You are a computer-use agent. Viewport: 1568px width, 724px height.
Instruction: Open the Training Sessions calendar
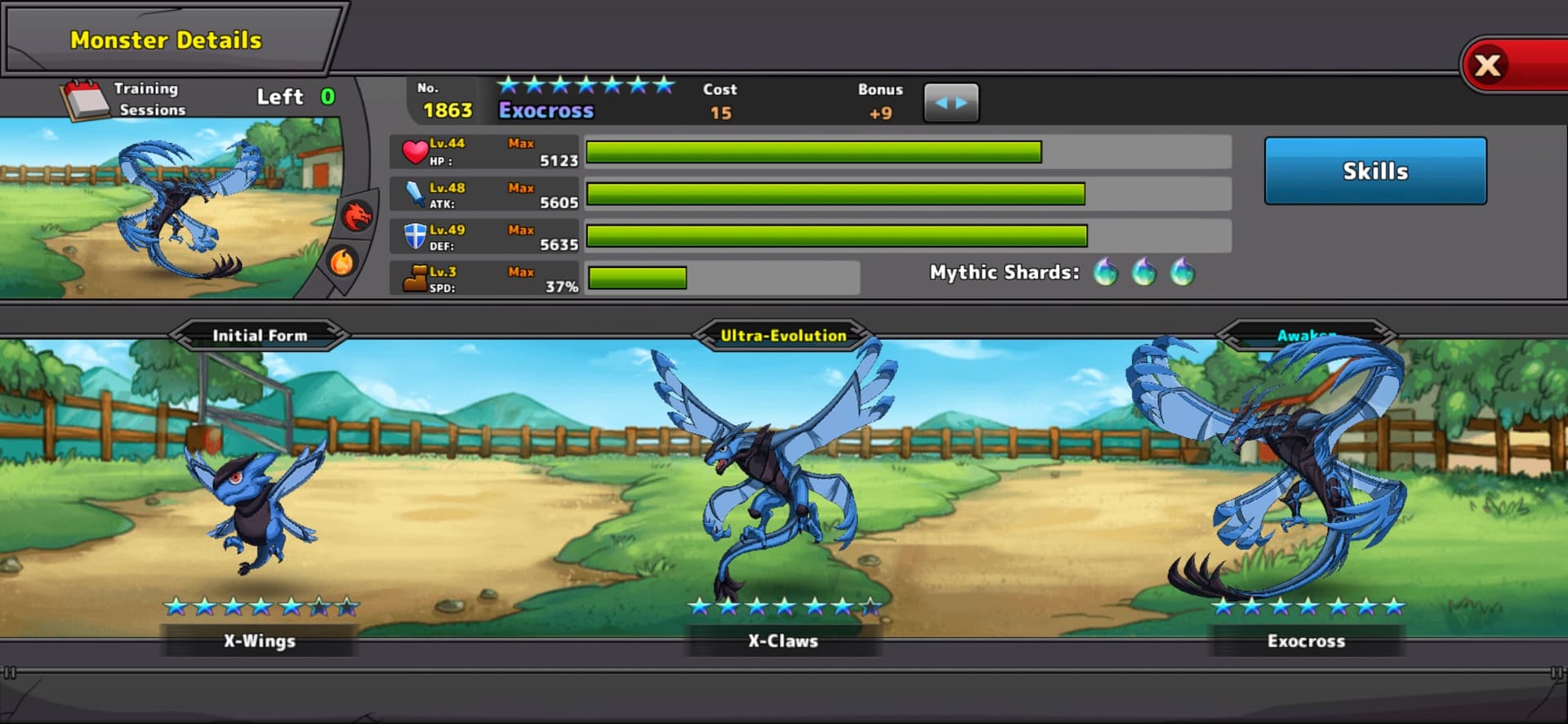(x=85, y=100)
